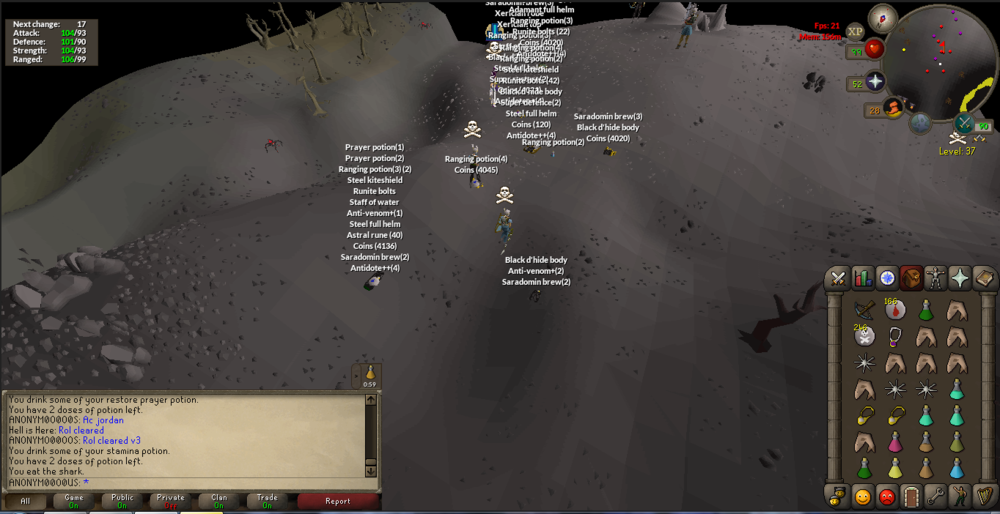This screenshot has height=514, width=1000.
Task: Open the Logout door tab
Action: click(911, 496)
